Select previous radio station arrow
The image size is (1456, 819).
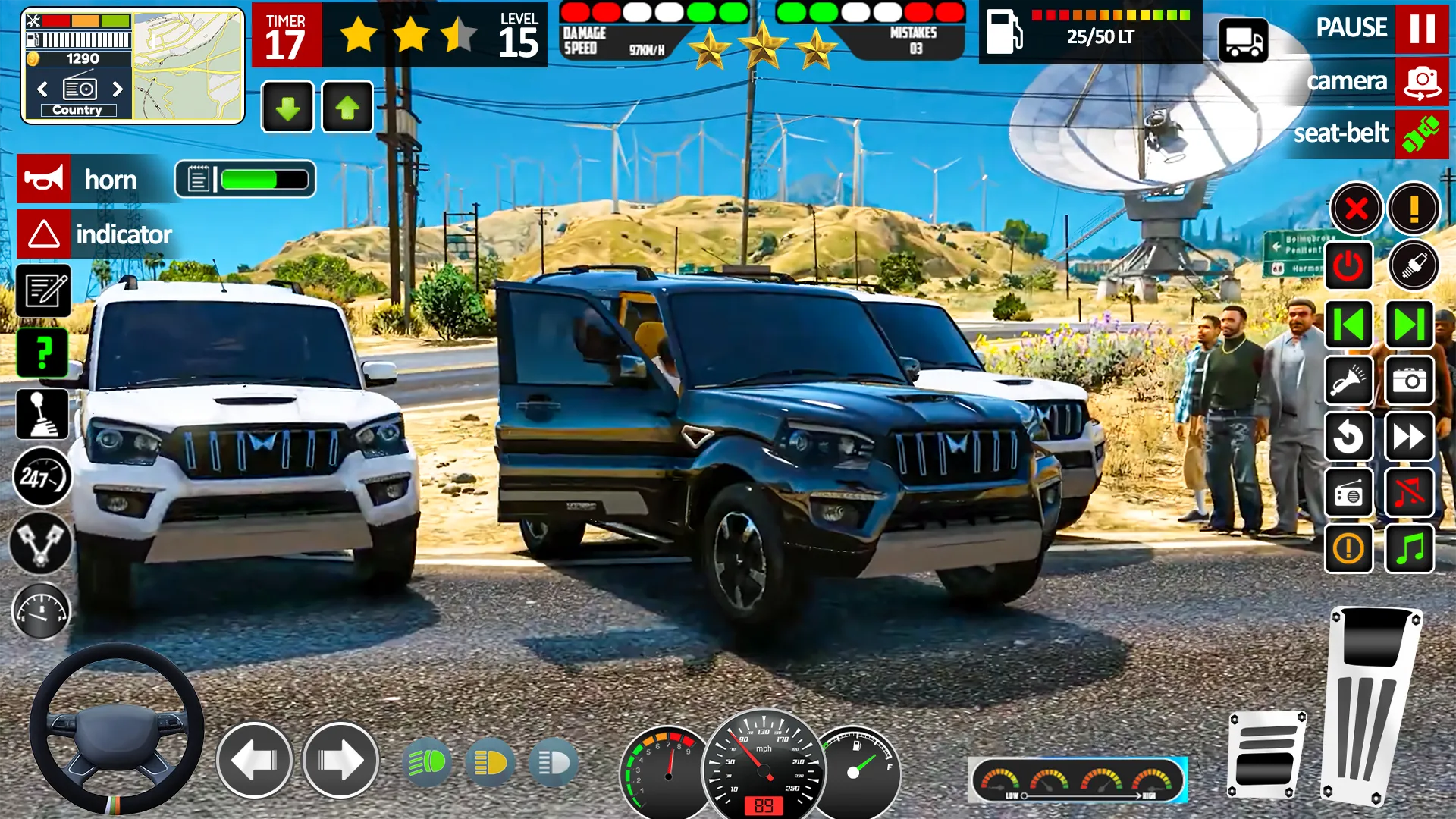pyautogui.click(x=42, y=89)
